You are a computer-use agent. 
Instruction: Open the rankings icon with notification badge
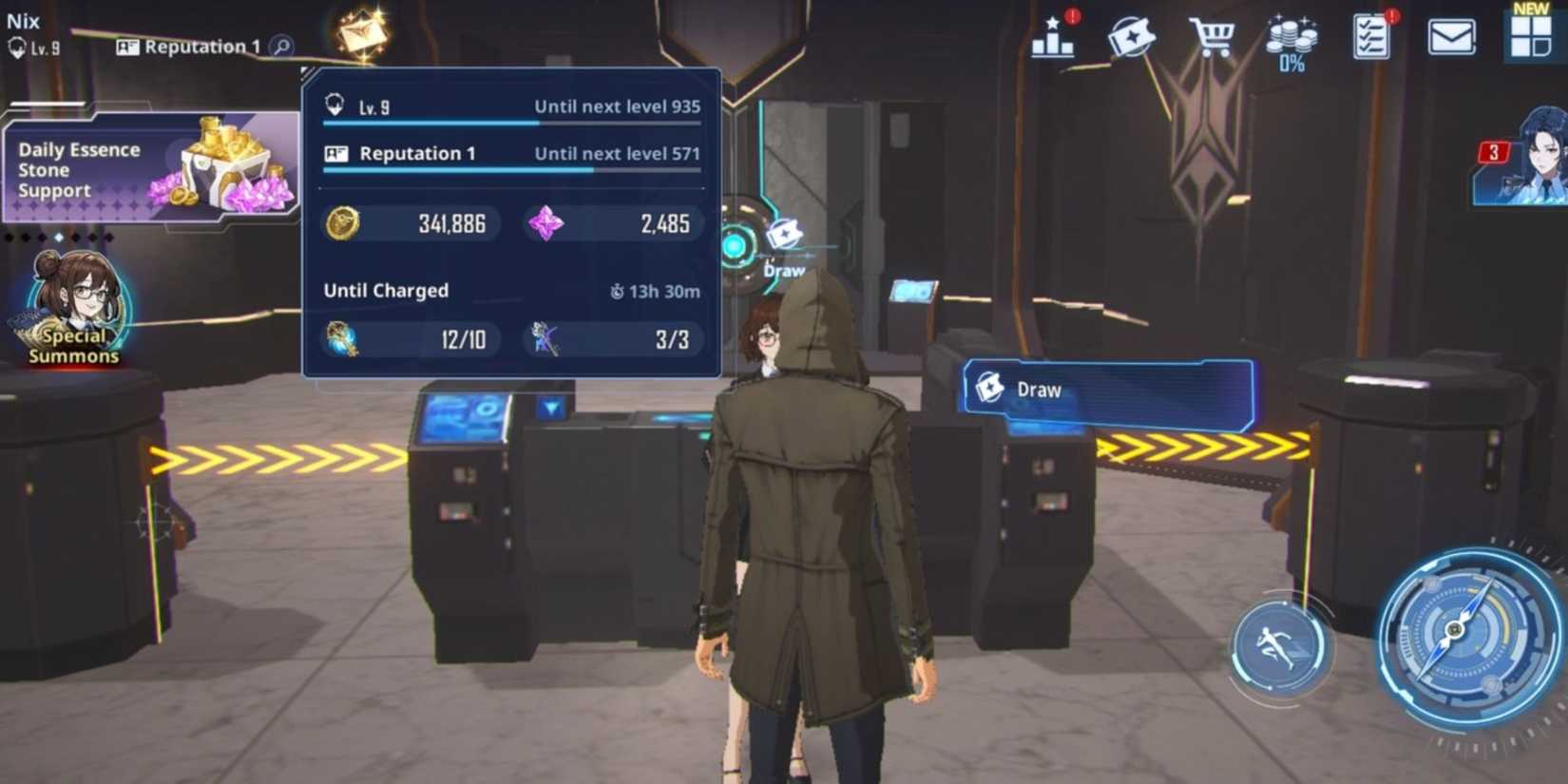[1051, 38]
